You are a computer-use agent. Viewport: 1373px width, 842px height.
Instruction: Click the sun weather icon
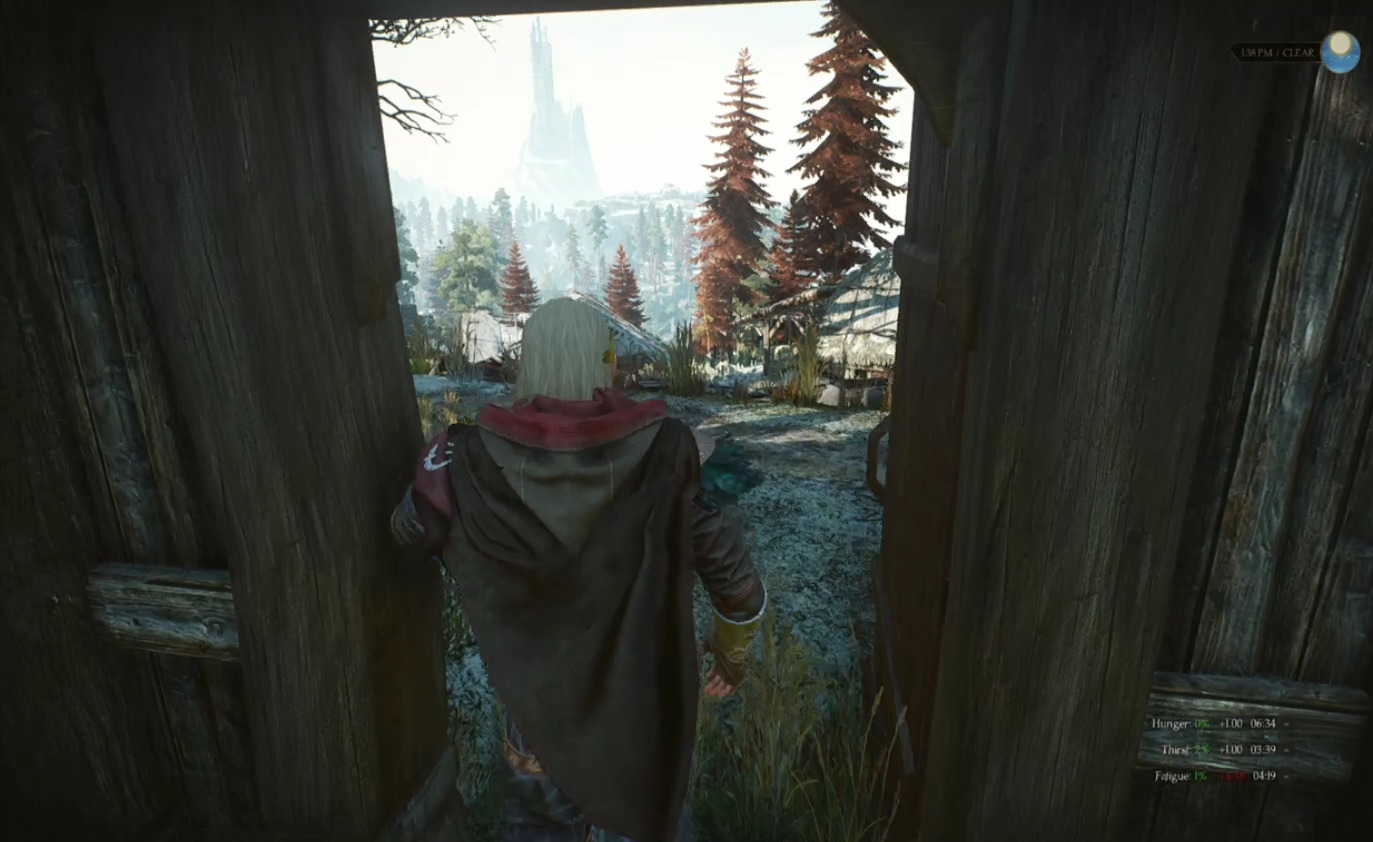click(x=1340, y=51)
